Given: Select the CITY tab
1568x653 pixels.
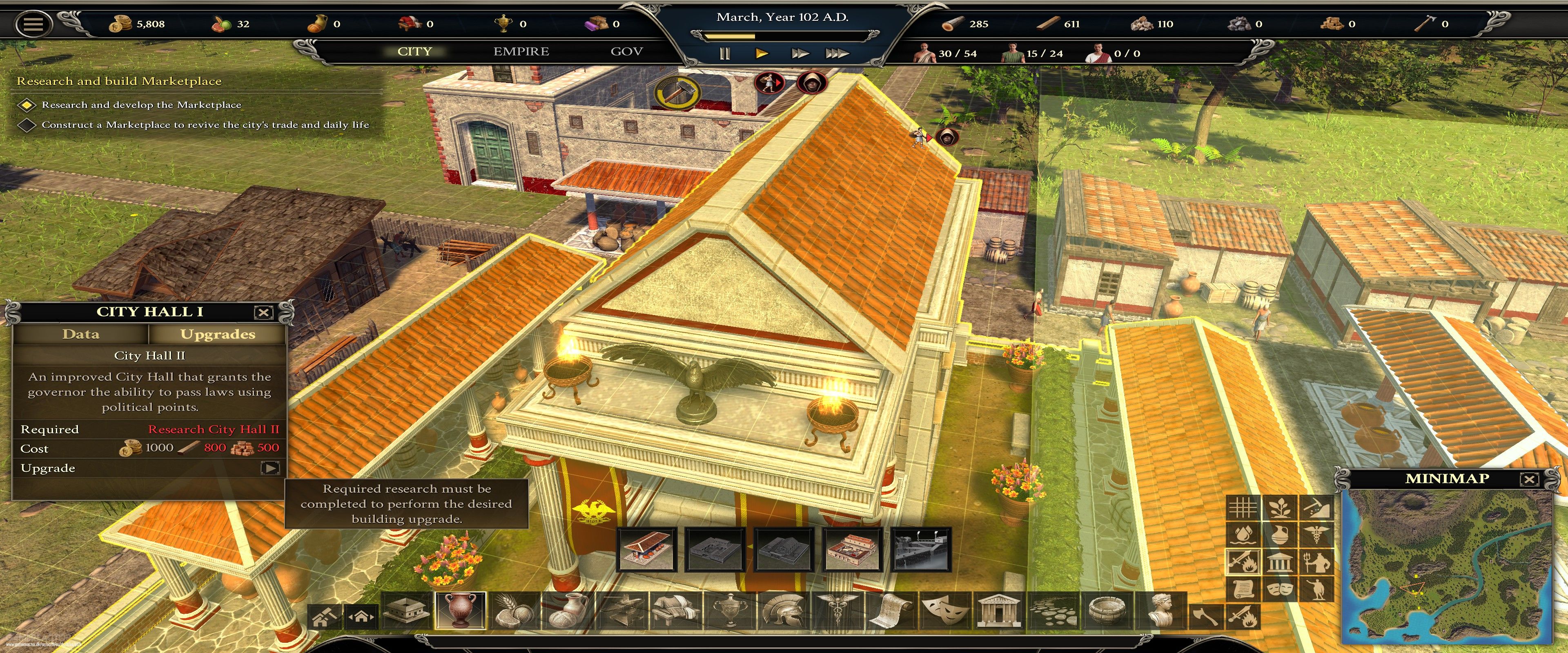Looking at the screenshot, I should [x=414, y=52].
